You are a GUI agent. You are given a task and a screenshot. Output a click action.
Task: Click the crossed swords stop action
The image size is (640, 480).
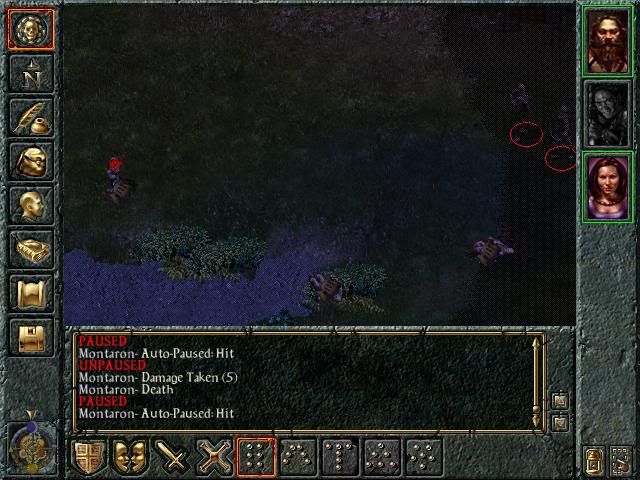(x=214, y=457)
